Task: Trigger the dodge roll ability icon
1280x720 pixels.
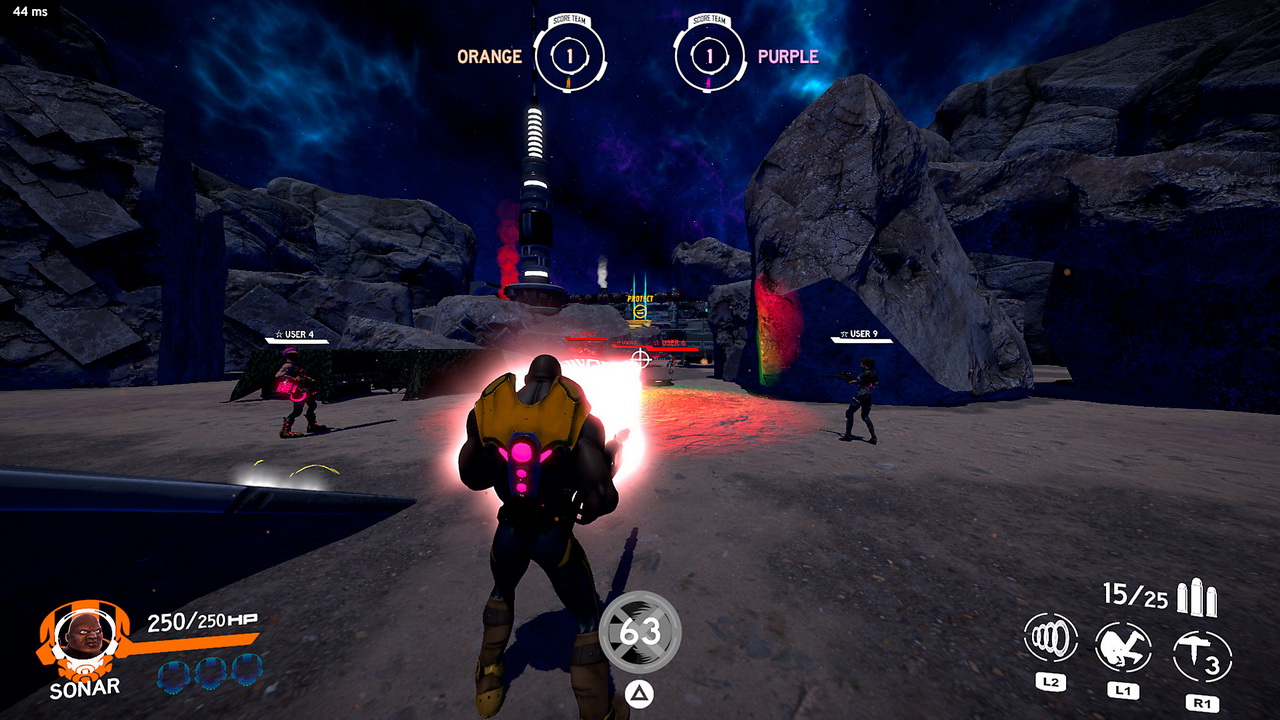Action: coord(1123,647)
